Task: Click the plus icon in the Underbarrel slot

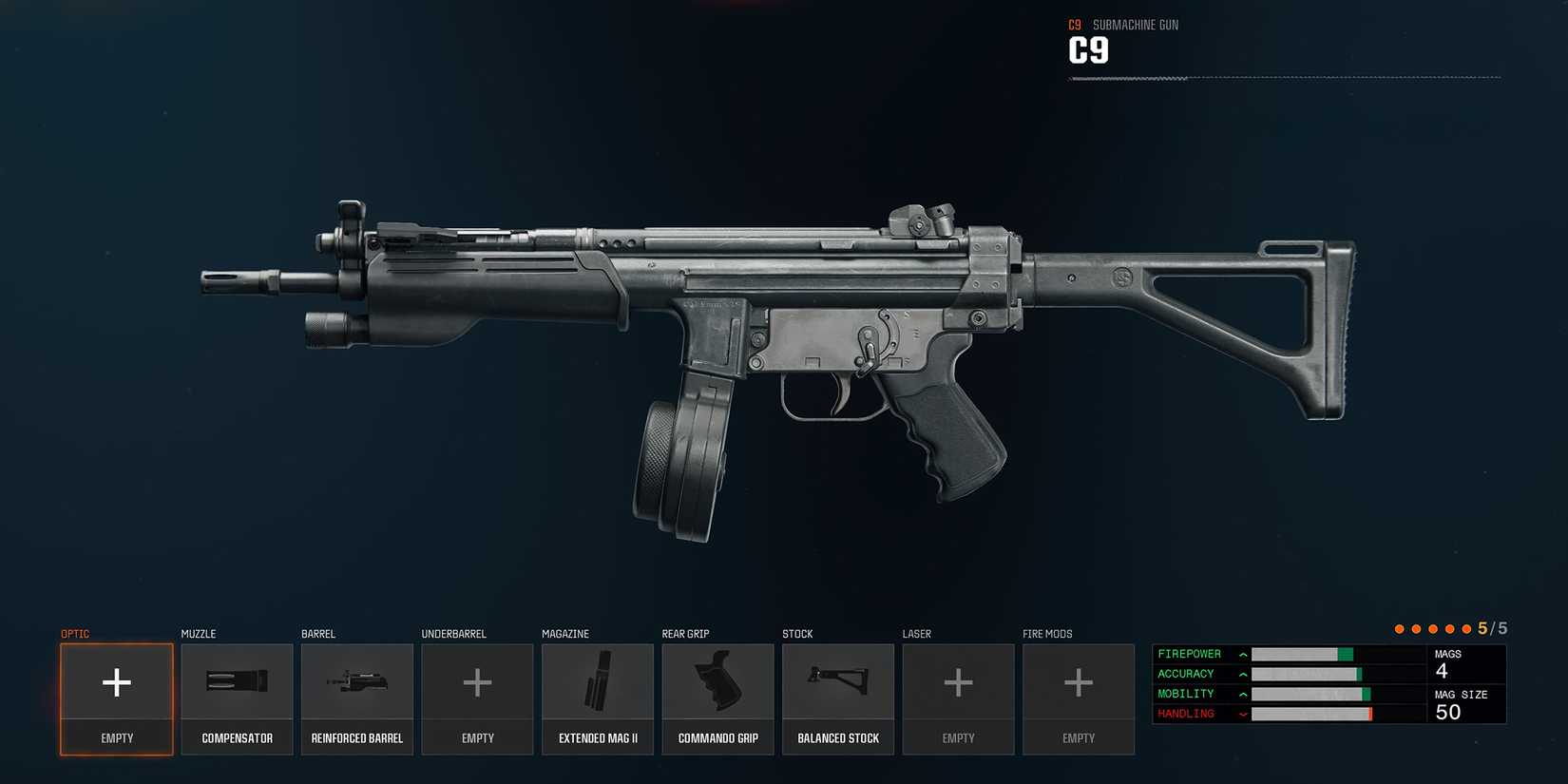Action: (477, 682)
